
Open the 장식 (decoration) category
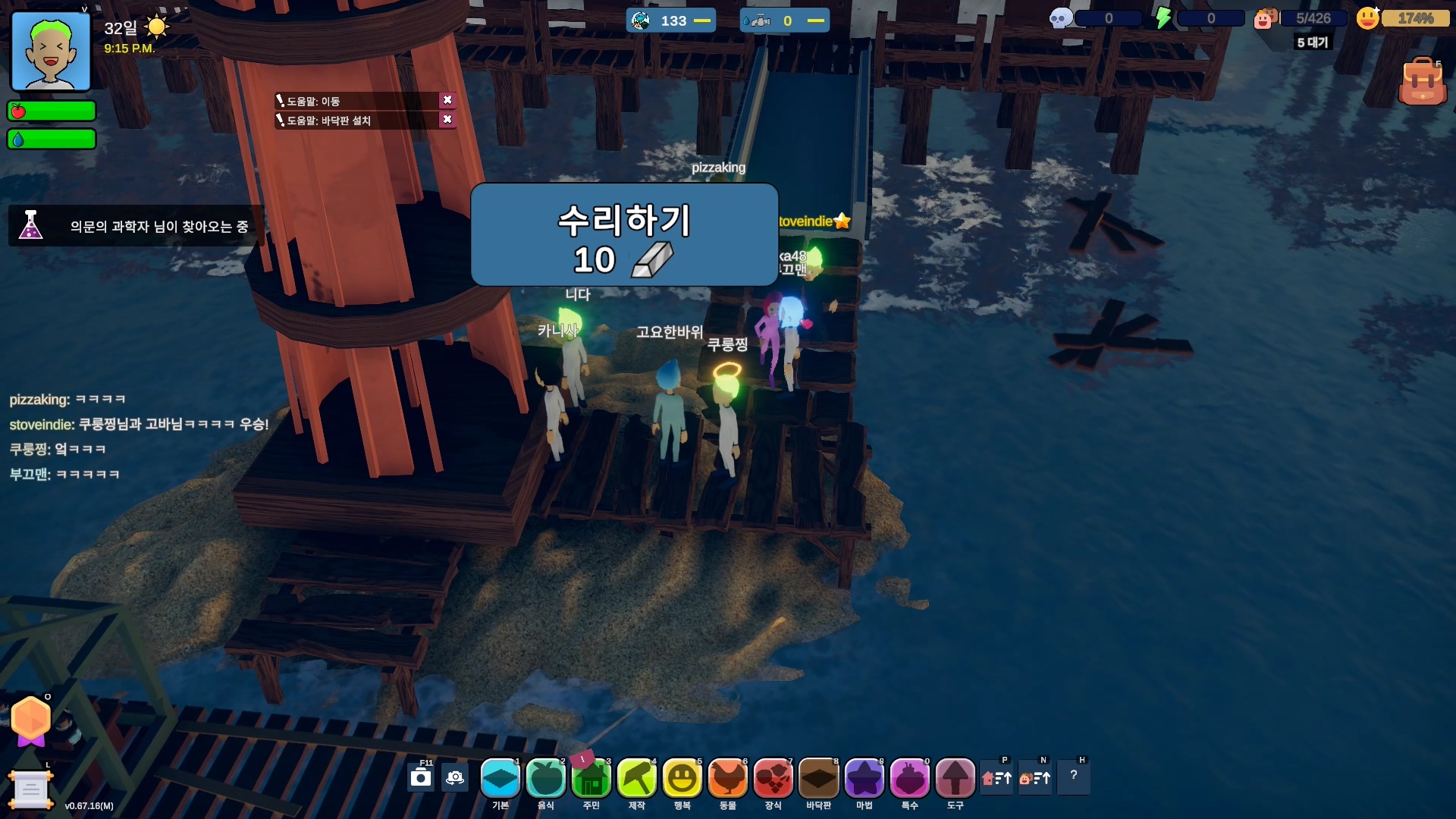pyautogui.click(x=773, y=778)
